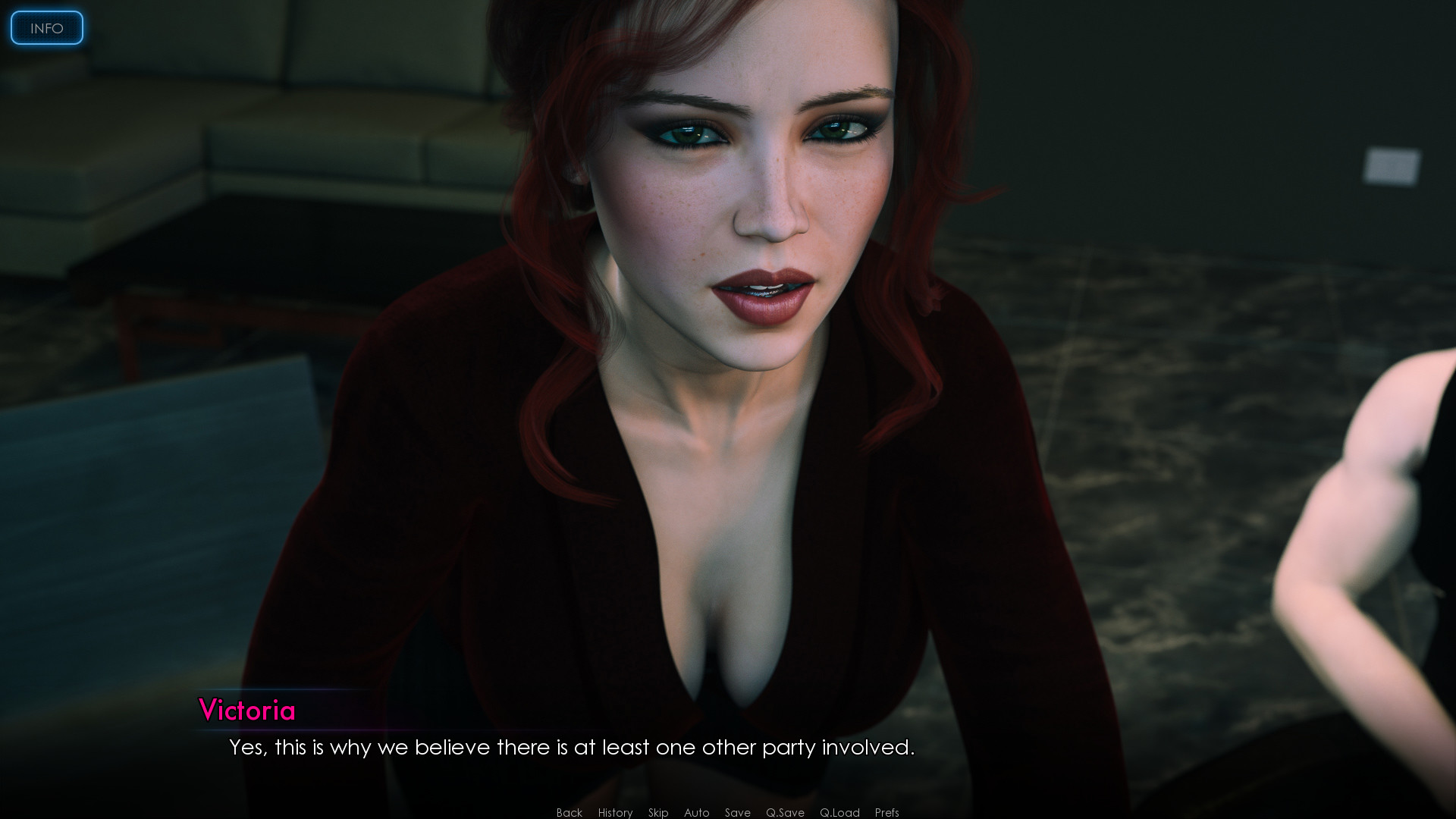This screenshot has height=819, width=1456.
Task: Quick save the game with Q.Save
Action: [x=786, y=812]
